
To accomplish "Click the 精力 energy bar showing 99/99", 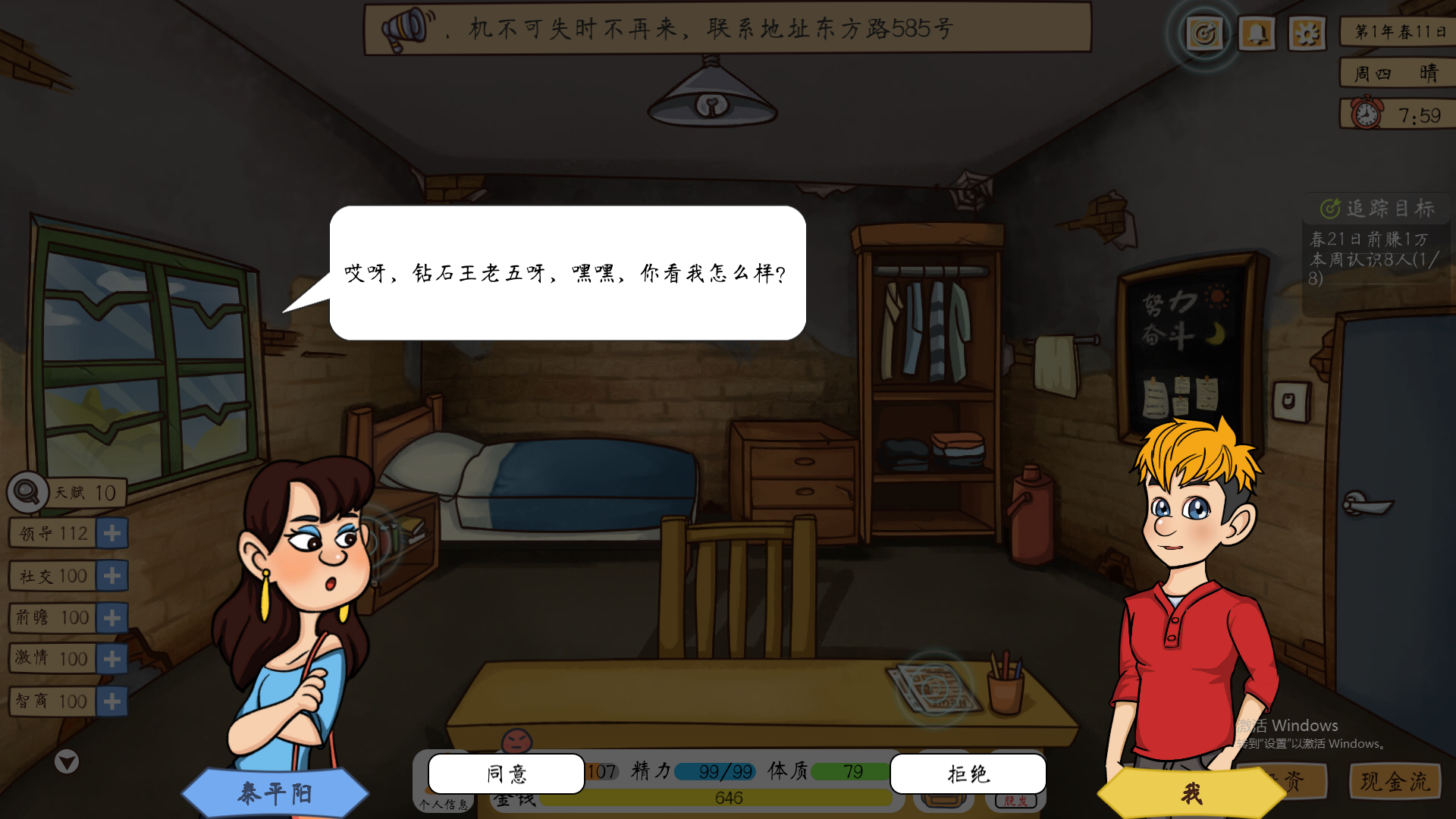I will [714, 771].
